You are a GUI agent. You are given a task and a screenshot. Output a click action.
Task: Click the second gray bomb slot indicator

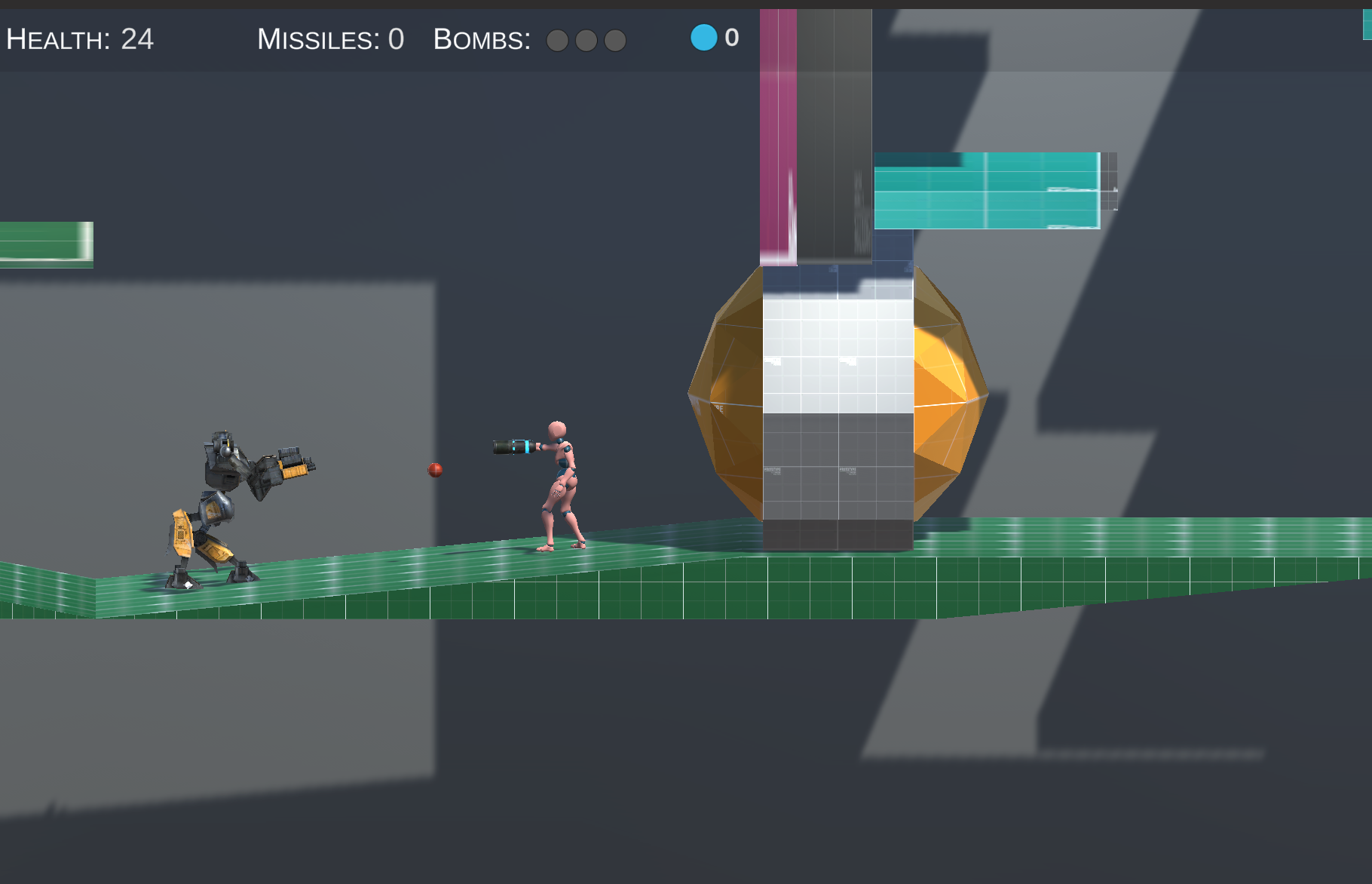click(587, 42)
